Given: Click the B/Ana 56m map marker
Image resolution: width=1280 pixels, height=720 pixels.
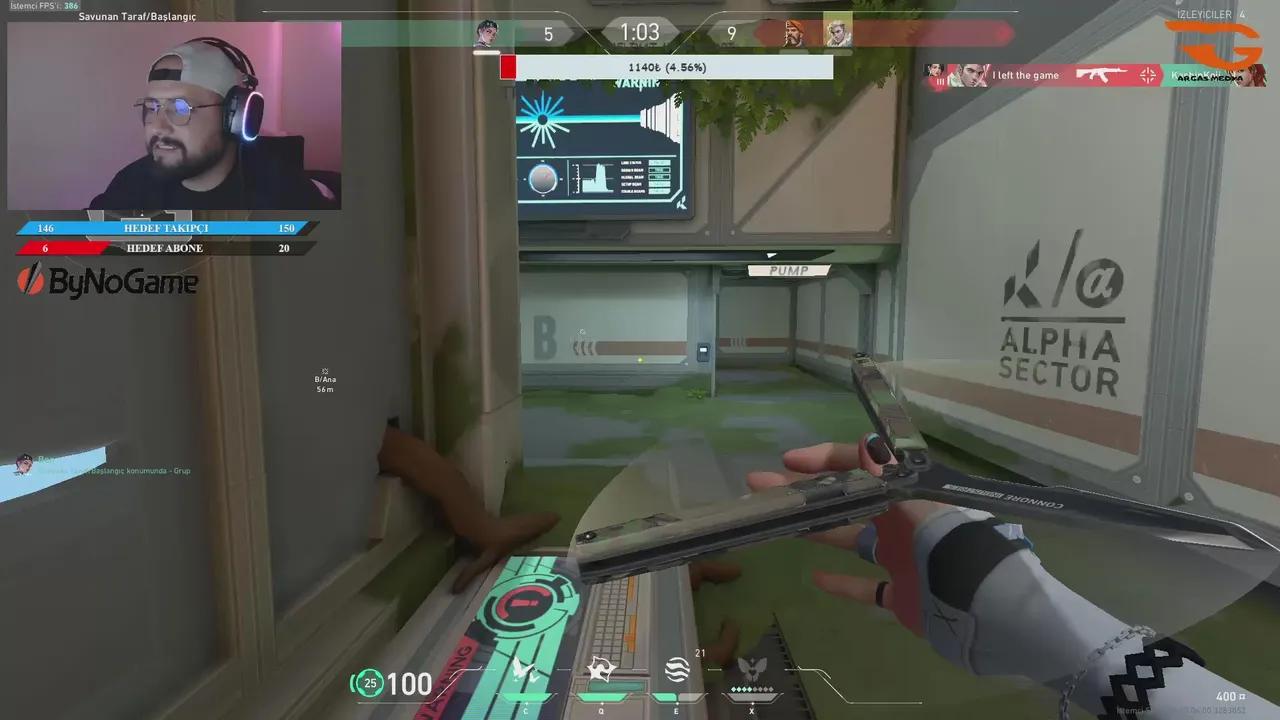Looking at the screenshot, I should [324, 383].
